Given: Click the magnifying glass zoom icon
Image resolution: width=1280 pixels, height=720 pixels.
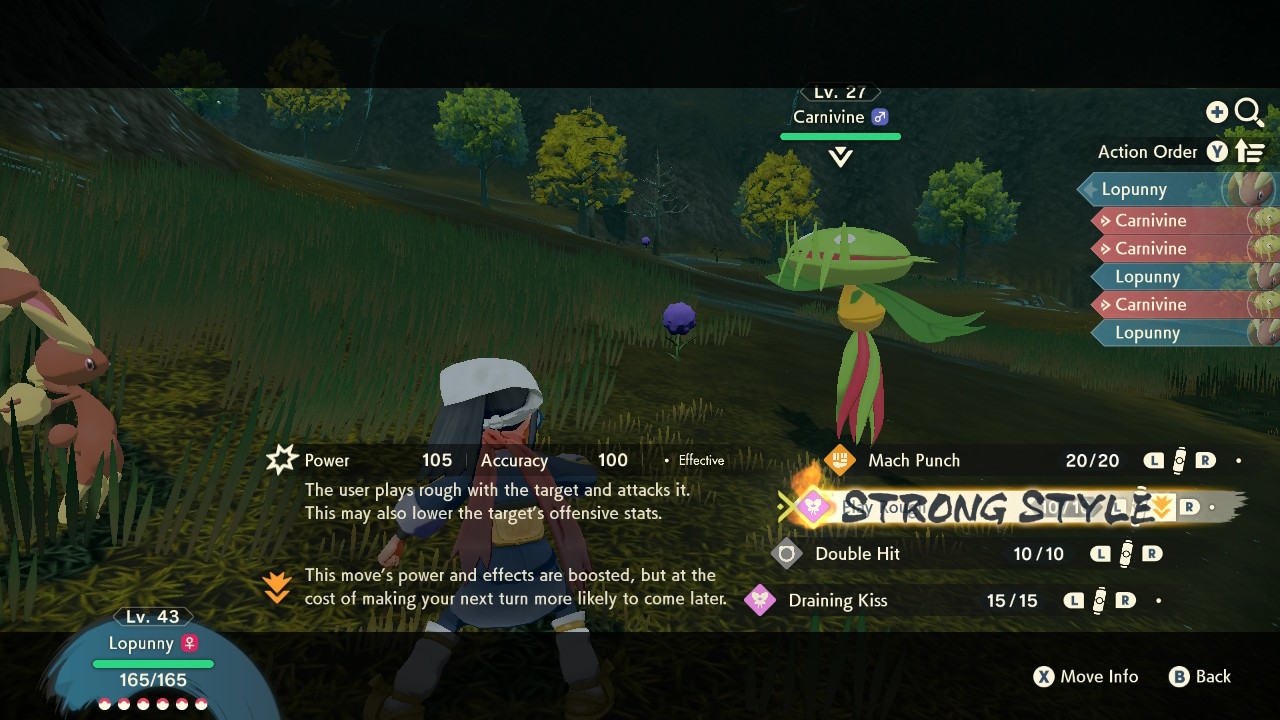Looking at the screenshot, I should tap(1249, 112).
